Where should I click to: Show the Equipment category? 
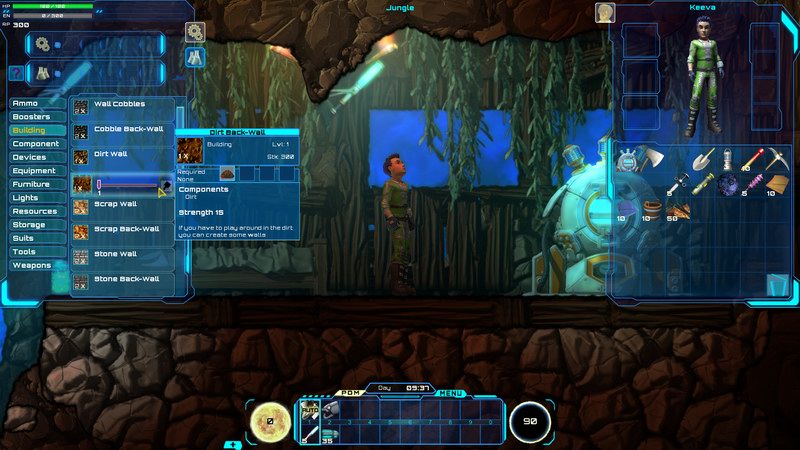click(x=36, y=171)
